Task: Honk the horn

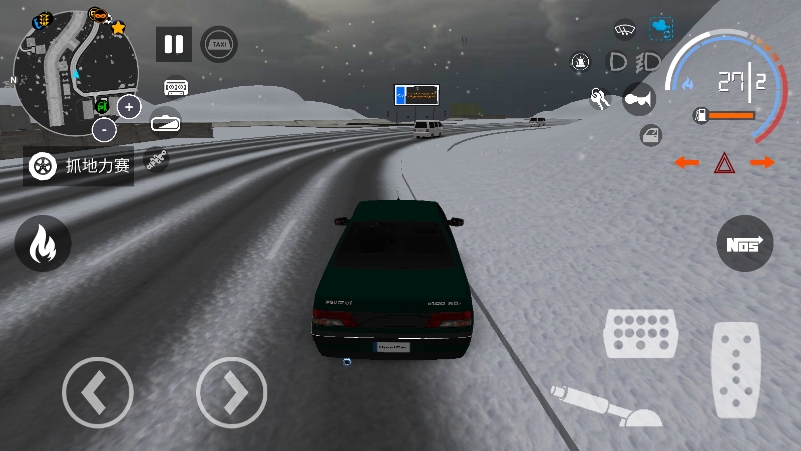Action: pos(637,98)
